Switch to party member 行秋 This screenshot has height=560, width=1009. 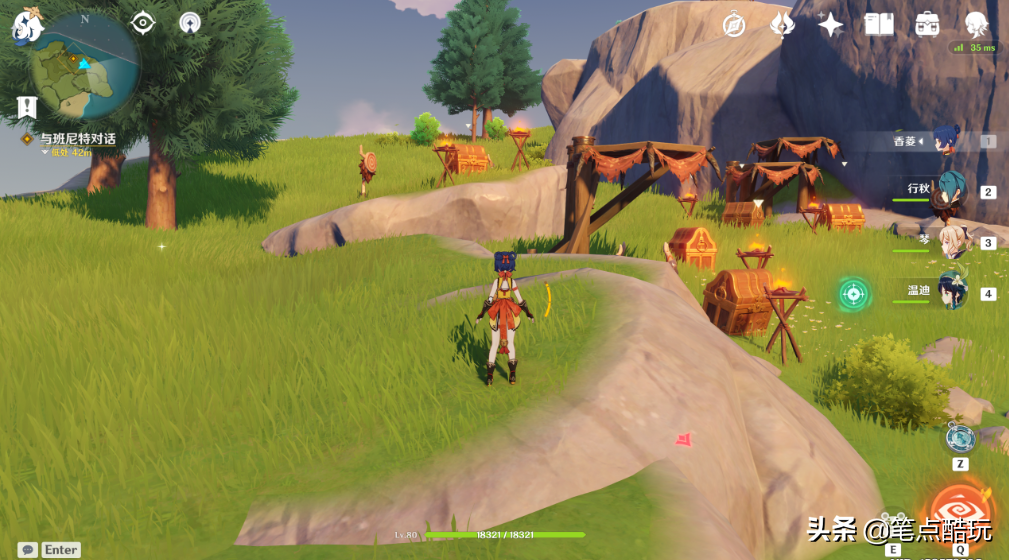click(946, 192)
